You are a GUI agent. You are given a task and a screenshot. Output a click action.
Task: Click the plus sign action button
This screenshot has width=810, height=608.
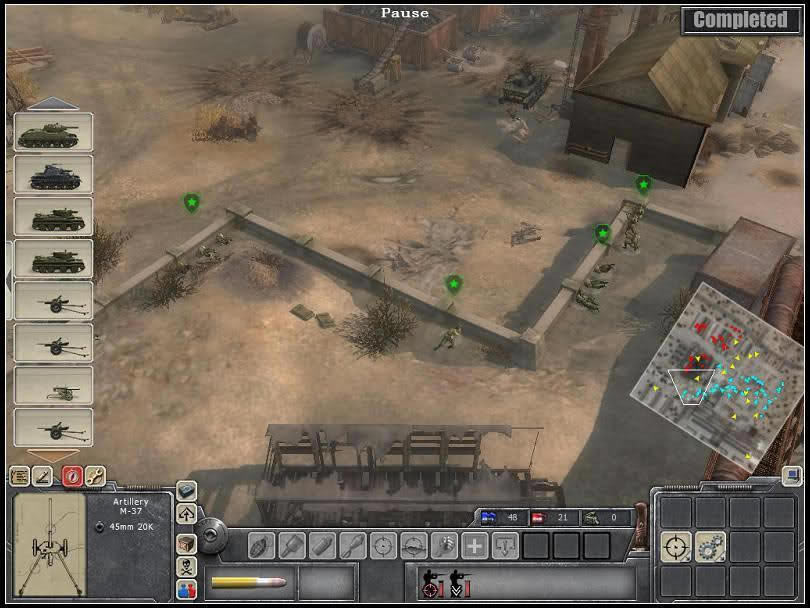click(x=475, y=546)
